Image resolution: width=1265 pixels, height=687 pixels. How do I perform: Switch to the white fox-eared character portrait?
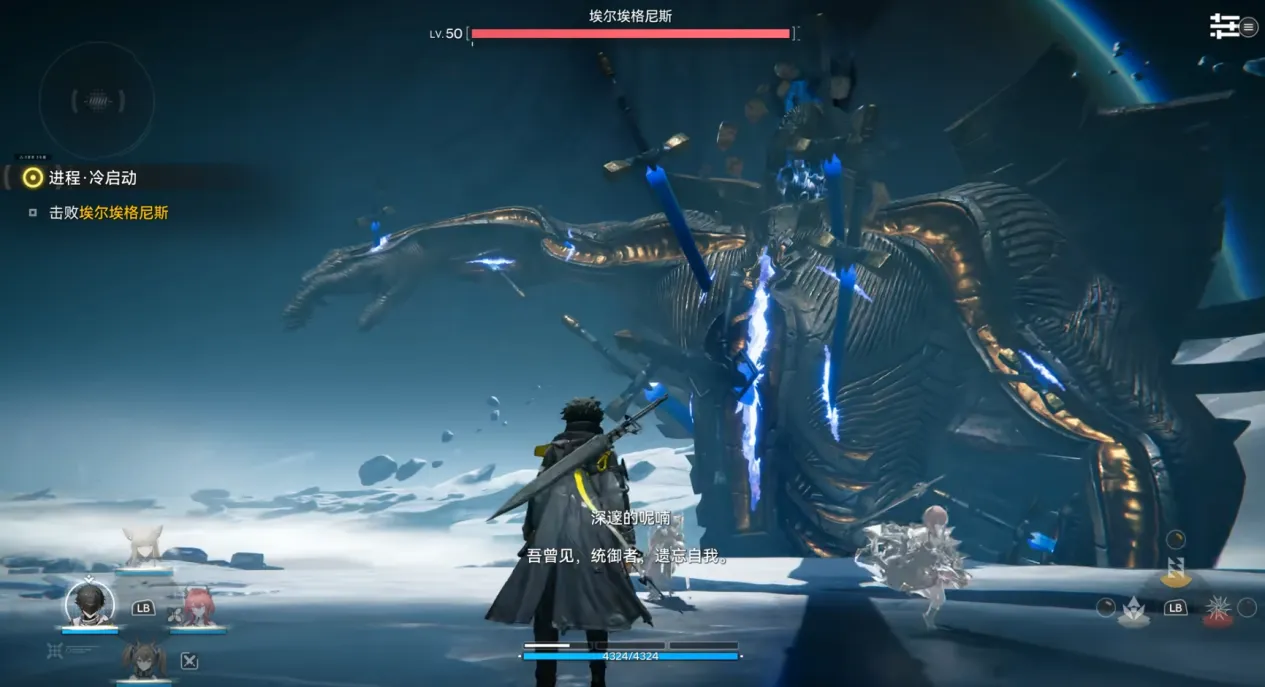click(142, 547)
